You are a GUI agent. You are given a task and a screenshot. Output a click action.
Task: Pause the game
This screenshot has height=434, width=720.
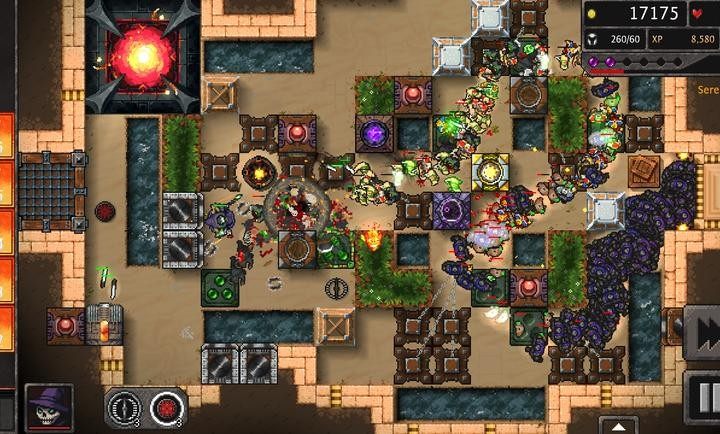[x=704, y=390]
